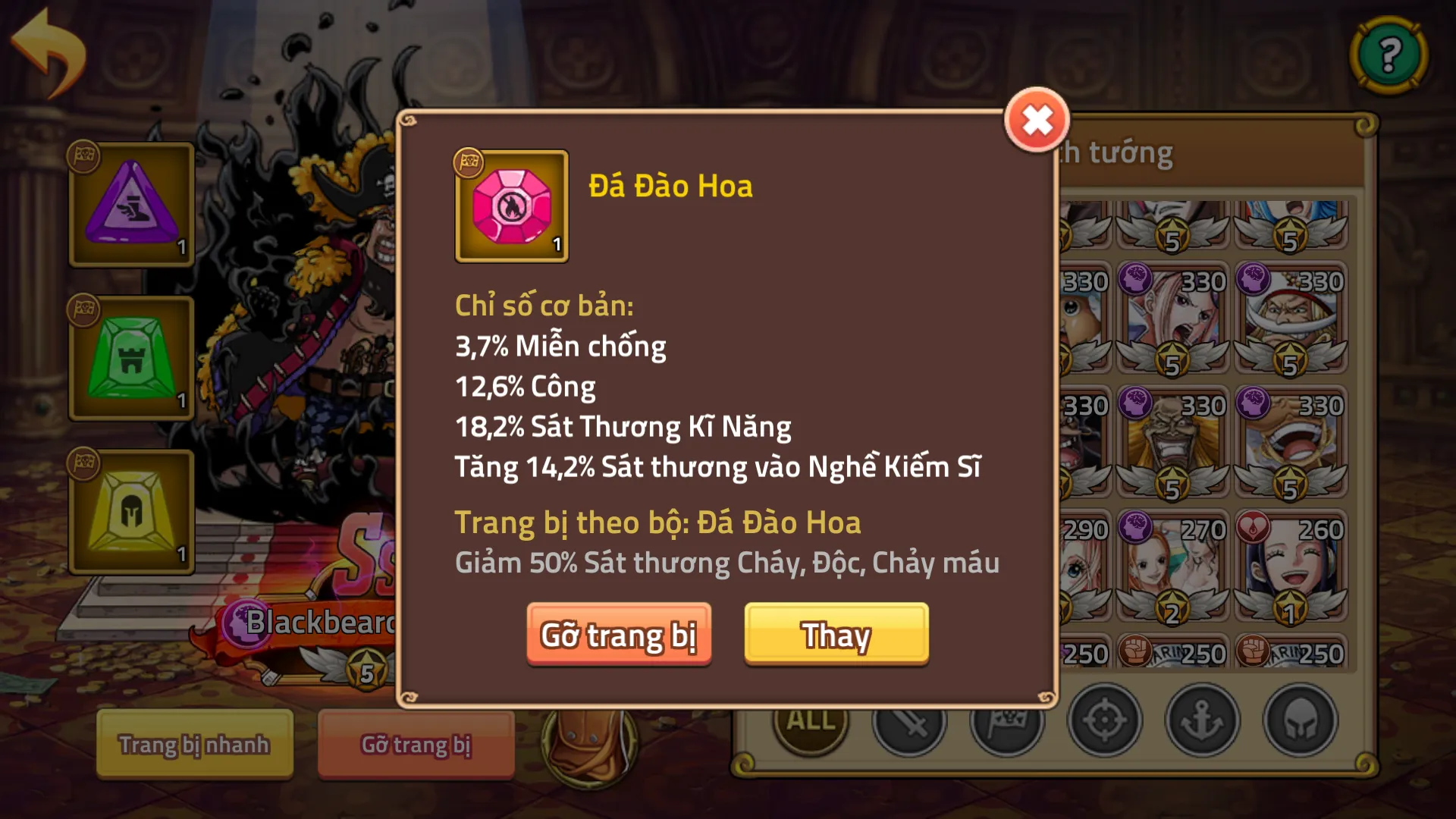Open the green tower gem slot
Image resolution: width=1456 pixels, height=819 pixels.
tap(131, 359)
